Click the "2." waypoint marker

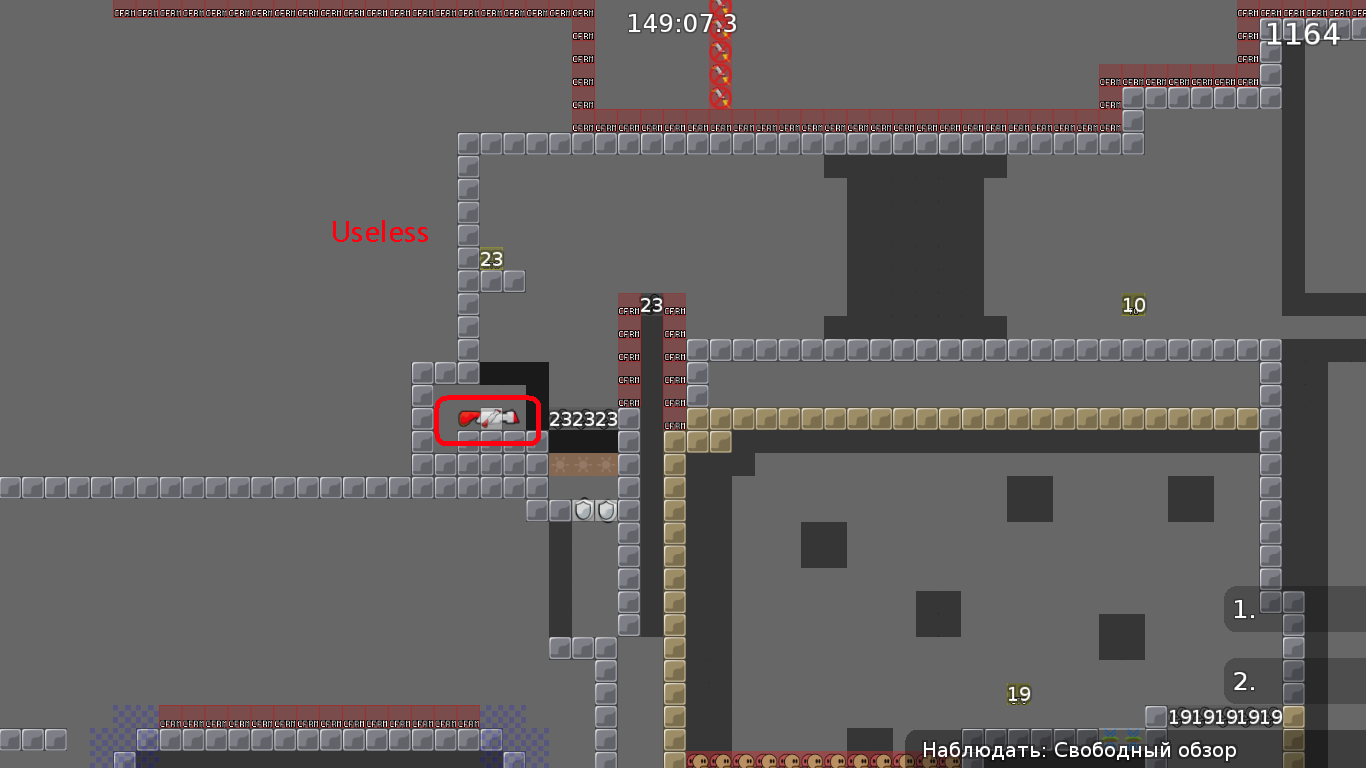pyautogui.click(x=1243, y=682)
